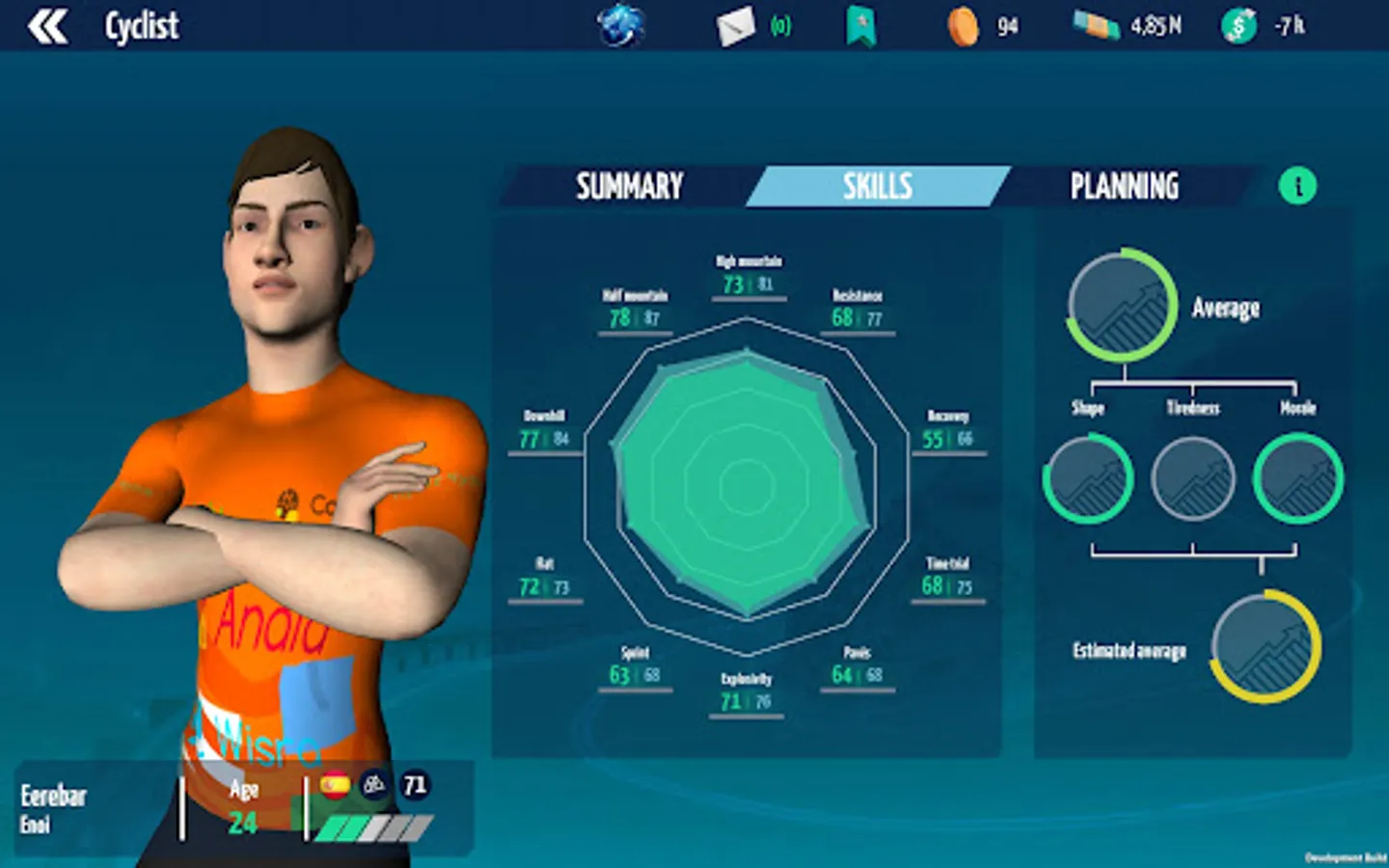Screen dimensions: 1389x868
Task: Click the banknotes budget icon
Action: pyautogui.click(x=1097, y=26)
